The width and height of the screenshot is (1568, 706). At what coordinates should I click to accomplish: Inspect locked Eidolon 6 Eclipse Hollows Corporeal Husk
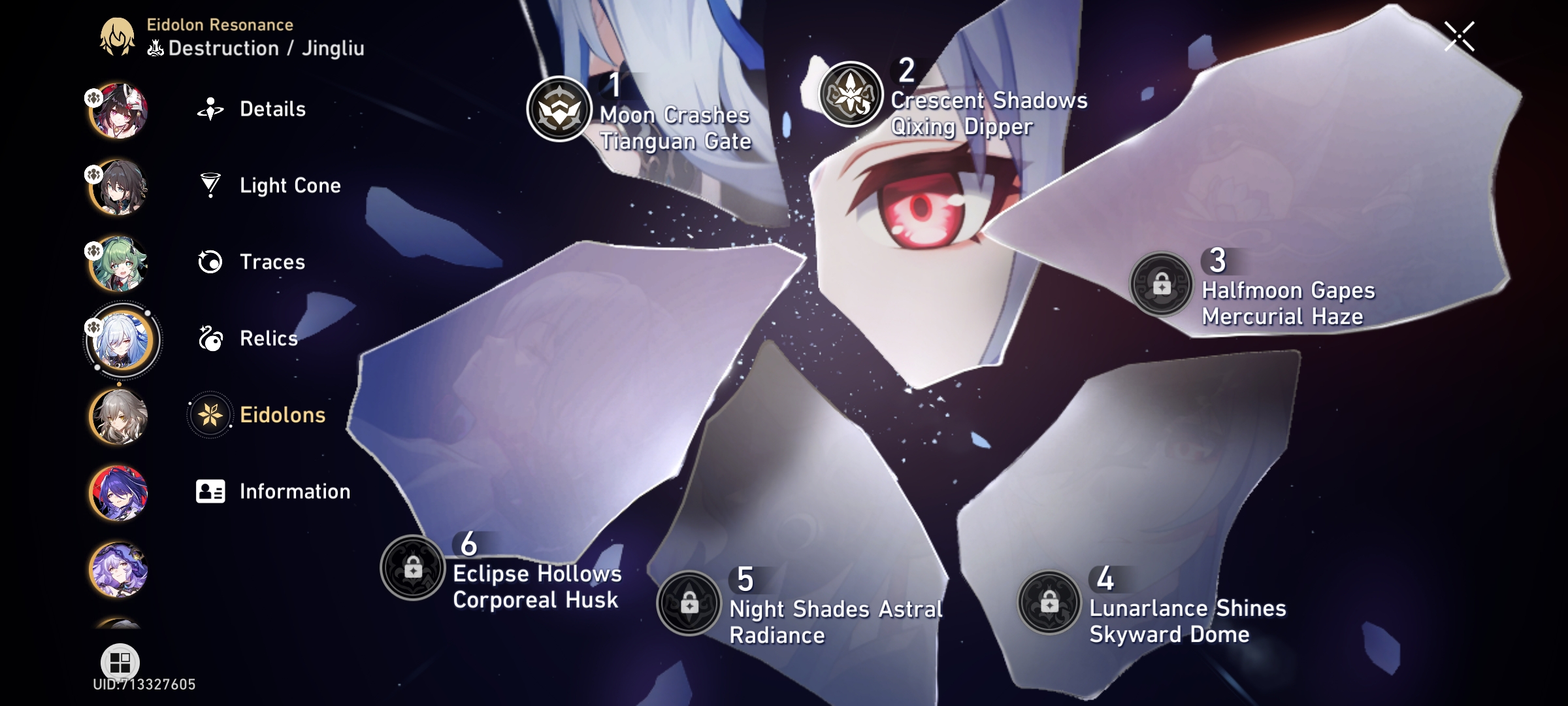(x=412, y=567)
